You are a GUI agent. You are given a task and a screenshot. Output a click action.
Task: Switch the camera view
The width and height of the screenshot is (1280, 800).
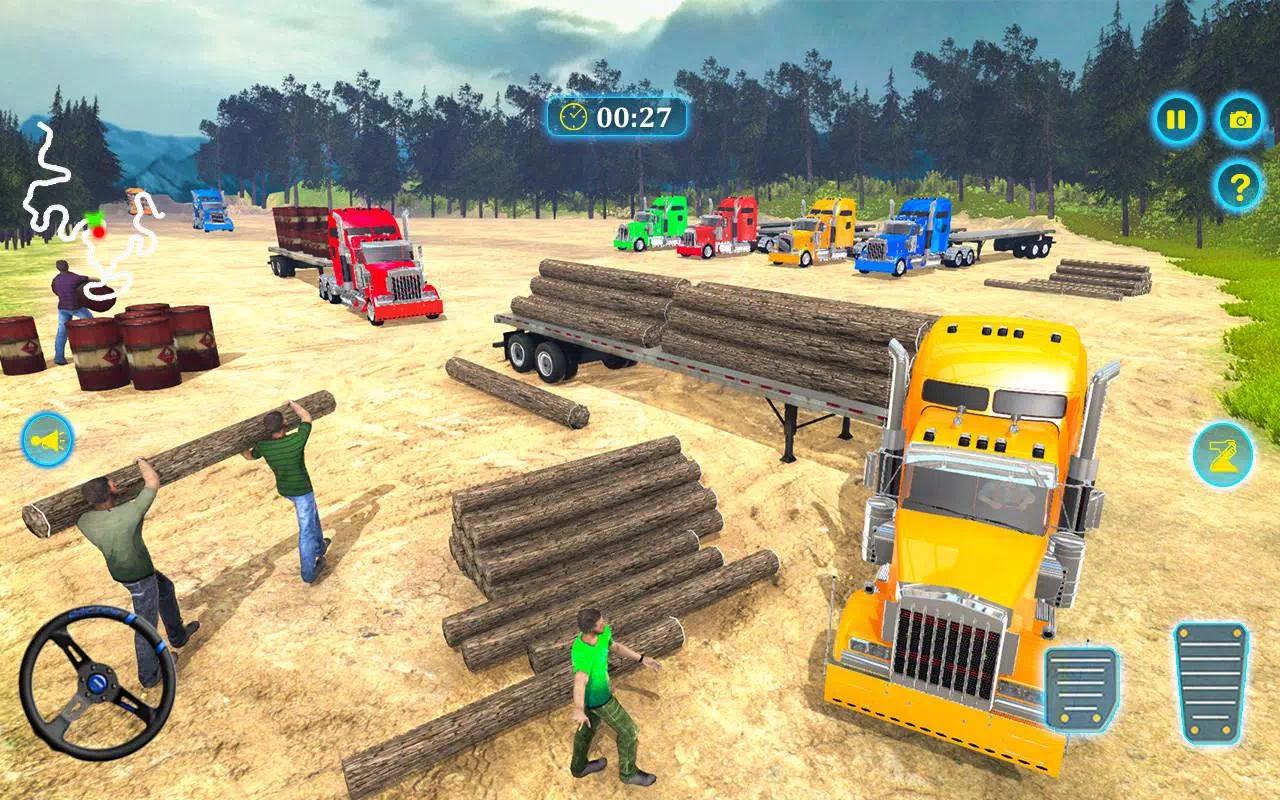1240,121
